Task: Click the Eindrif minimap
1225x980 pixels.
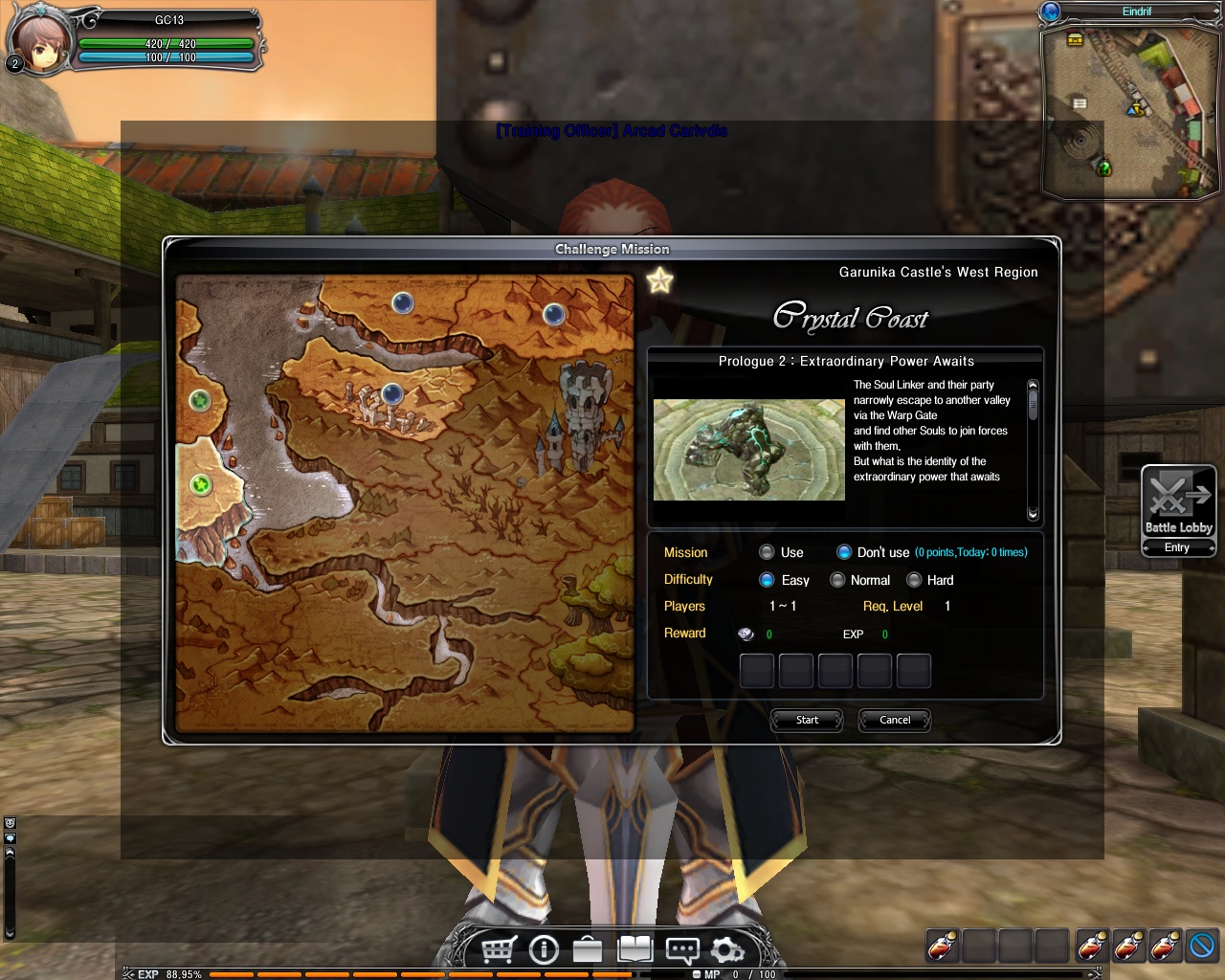Action: pyautogui.click(x=1129, y=110)
